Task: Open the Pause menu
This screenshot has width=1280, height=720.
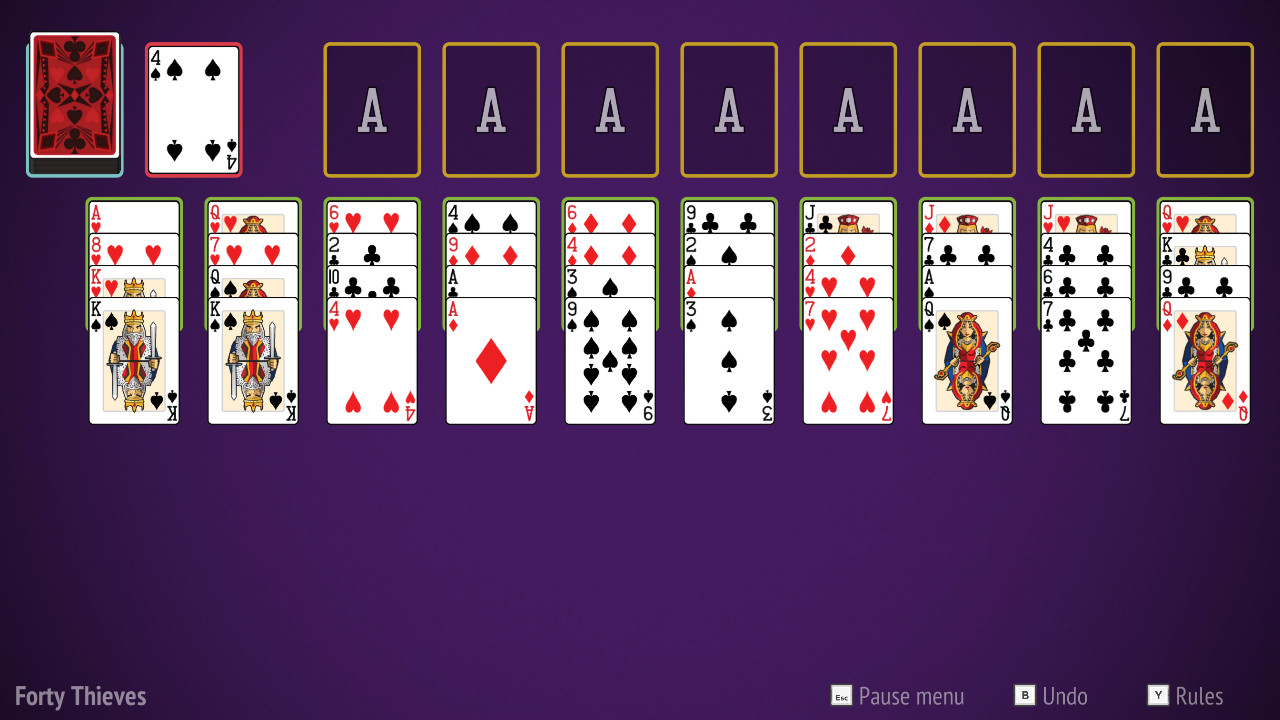Action: point(898,696)
